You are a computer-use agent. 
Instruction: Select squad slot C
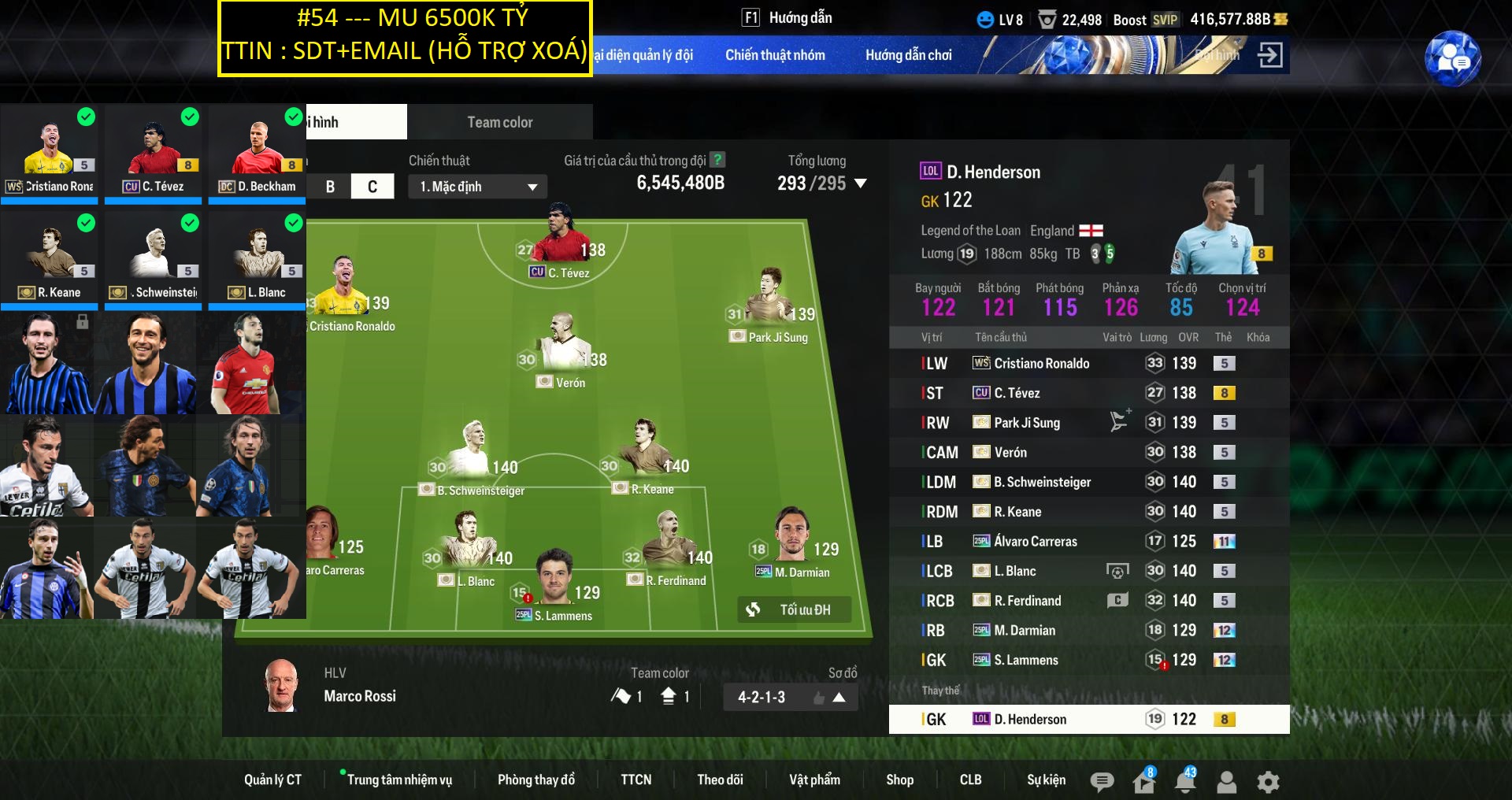tap(372, 187)
